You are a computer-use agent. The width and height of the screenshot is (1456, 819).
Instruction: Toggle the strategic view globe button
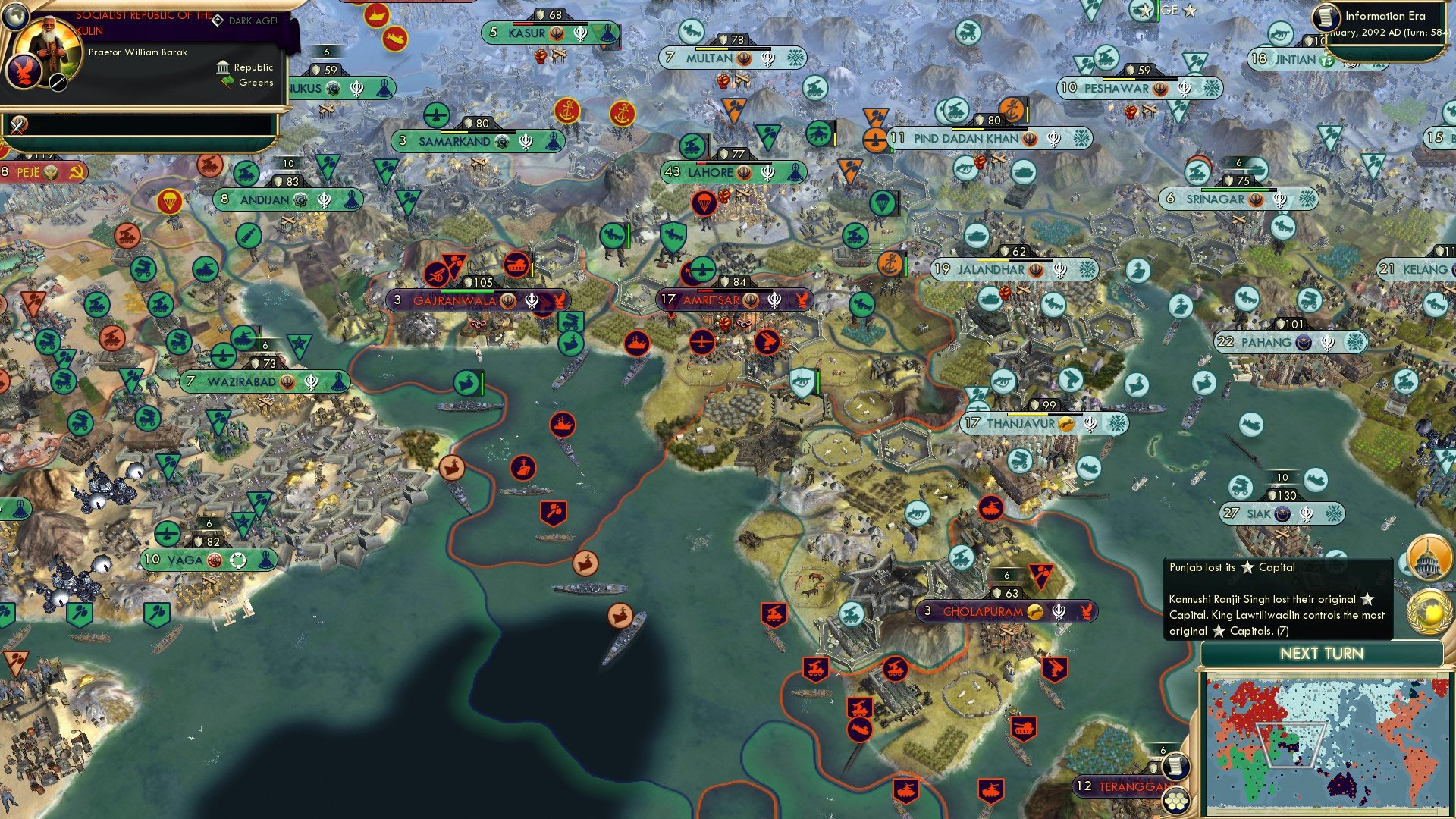pyautogui.click(x=16, y=17)
